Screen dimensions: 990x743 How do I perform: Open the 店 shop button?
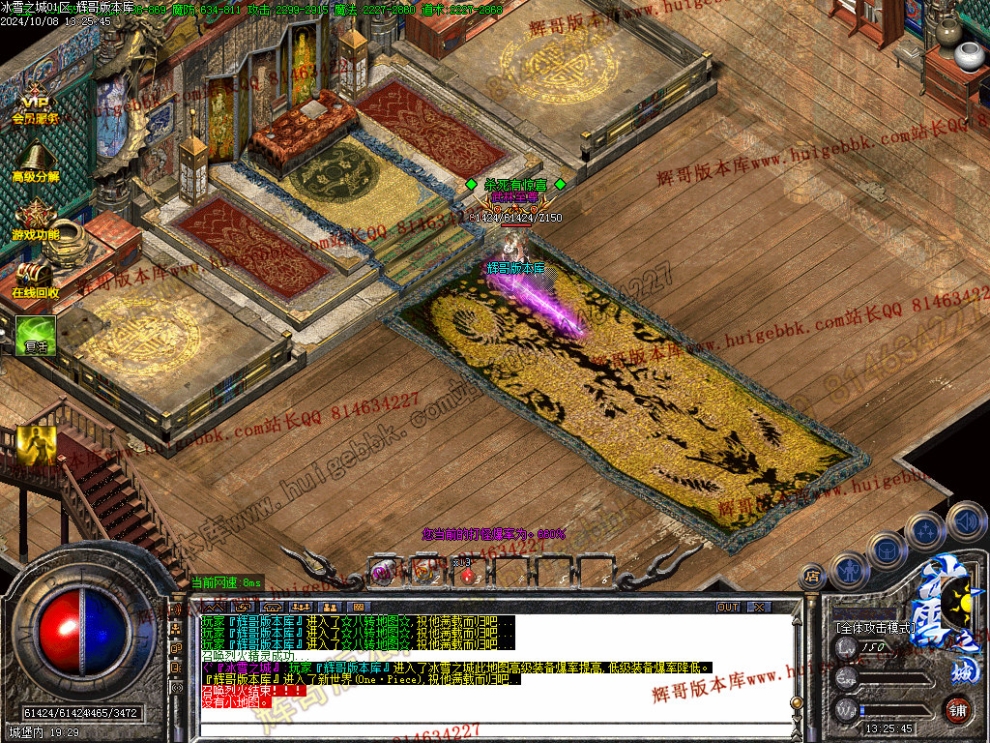(x=812, y=576)
